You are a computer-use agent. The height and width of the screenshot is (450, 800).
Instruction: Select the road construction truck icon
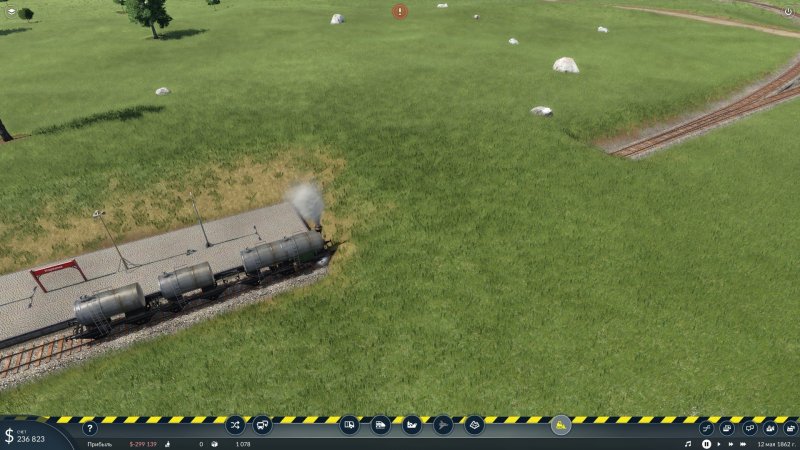[380, 425]
